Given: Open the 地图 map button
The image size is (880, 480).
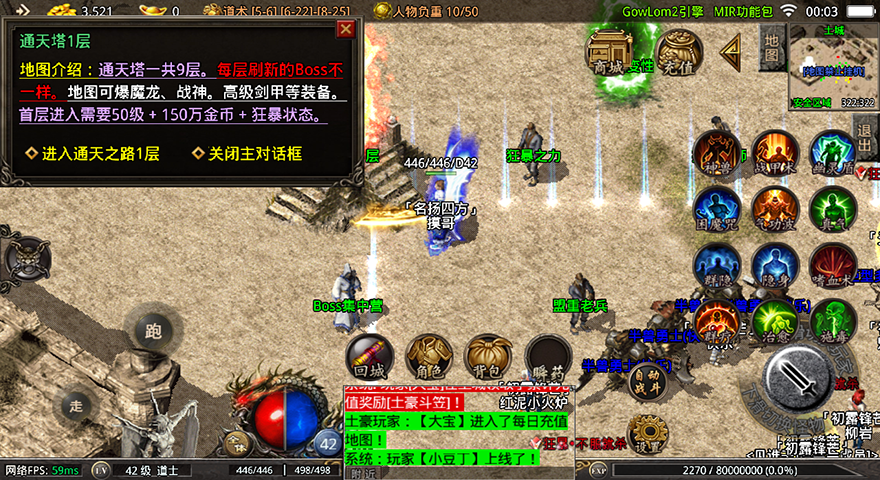Looking at the screenshot, I should (771, 45).
